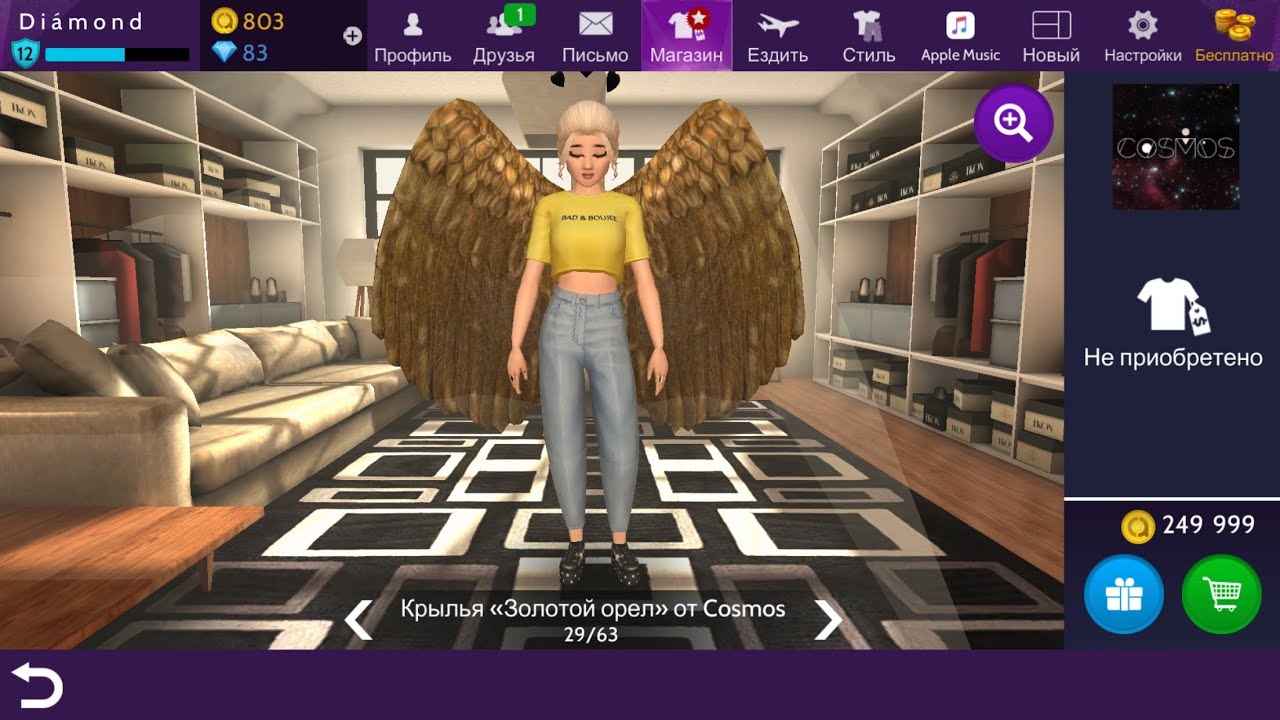
Task: Open the Cosmos brand thumbnail
Action: click(x=1175, y=147)
